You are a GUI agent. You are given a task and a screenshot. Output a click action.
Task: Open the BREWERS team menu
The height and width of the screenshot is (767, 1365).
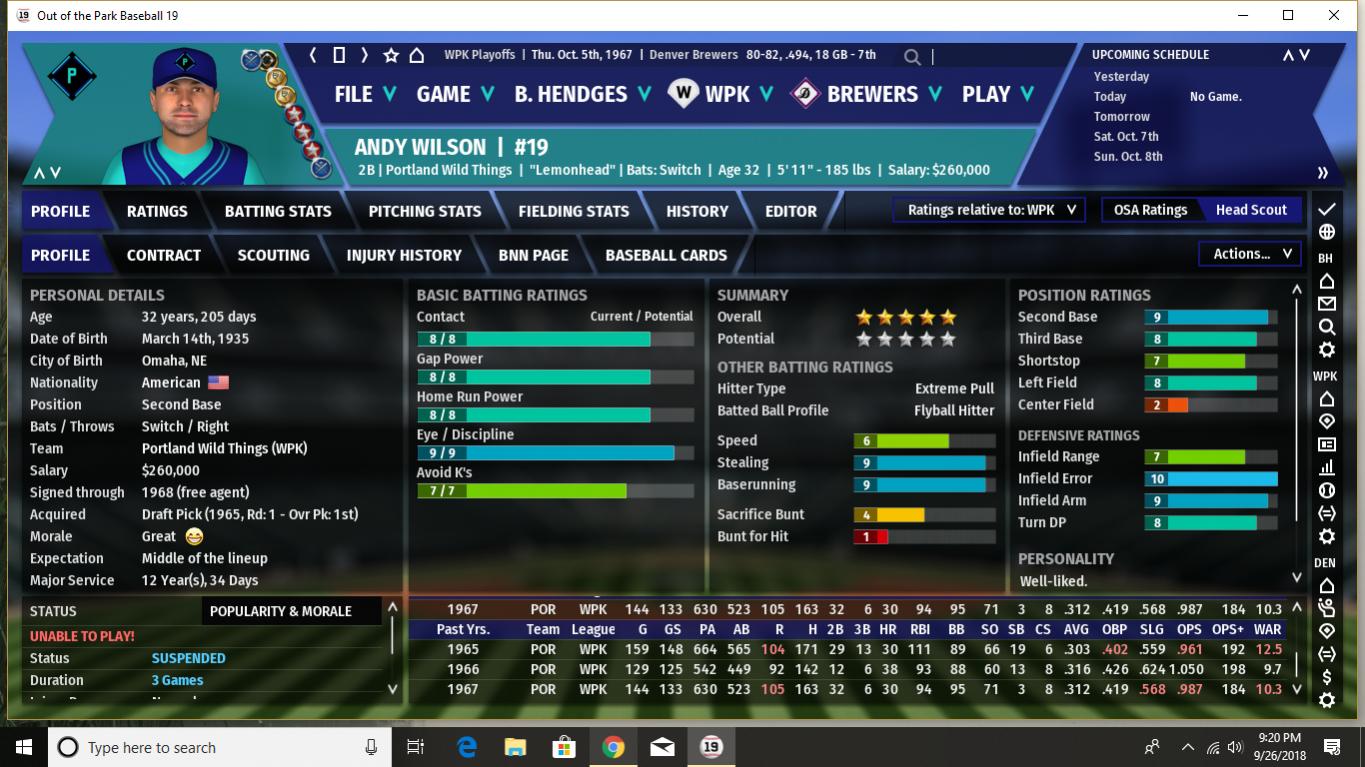[871, 94]
